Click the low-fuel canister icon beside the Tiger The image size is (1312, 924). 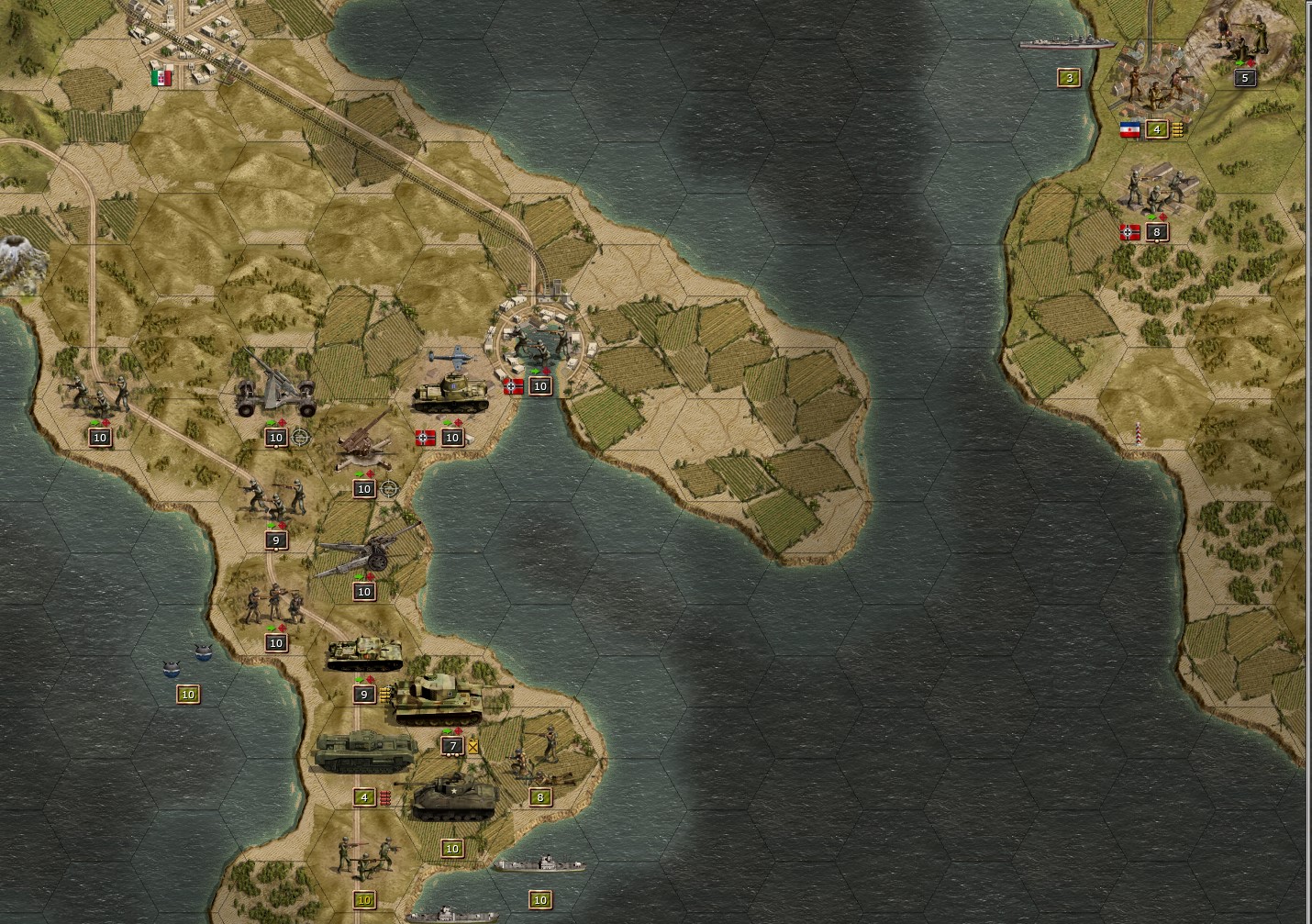click(x=473, y=745)
